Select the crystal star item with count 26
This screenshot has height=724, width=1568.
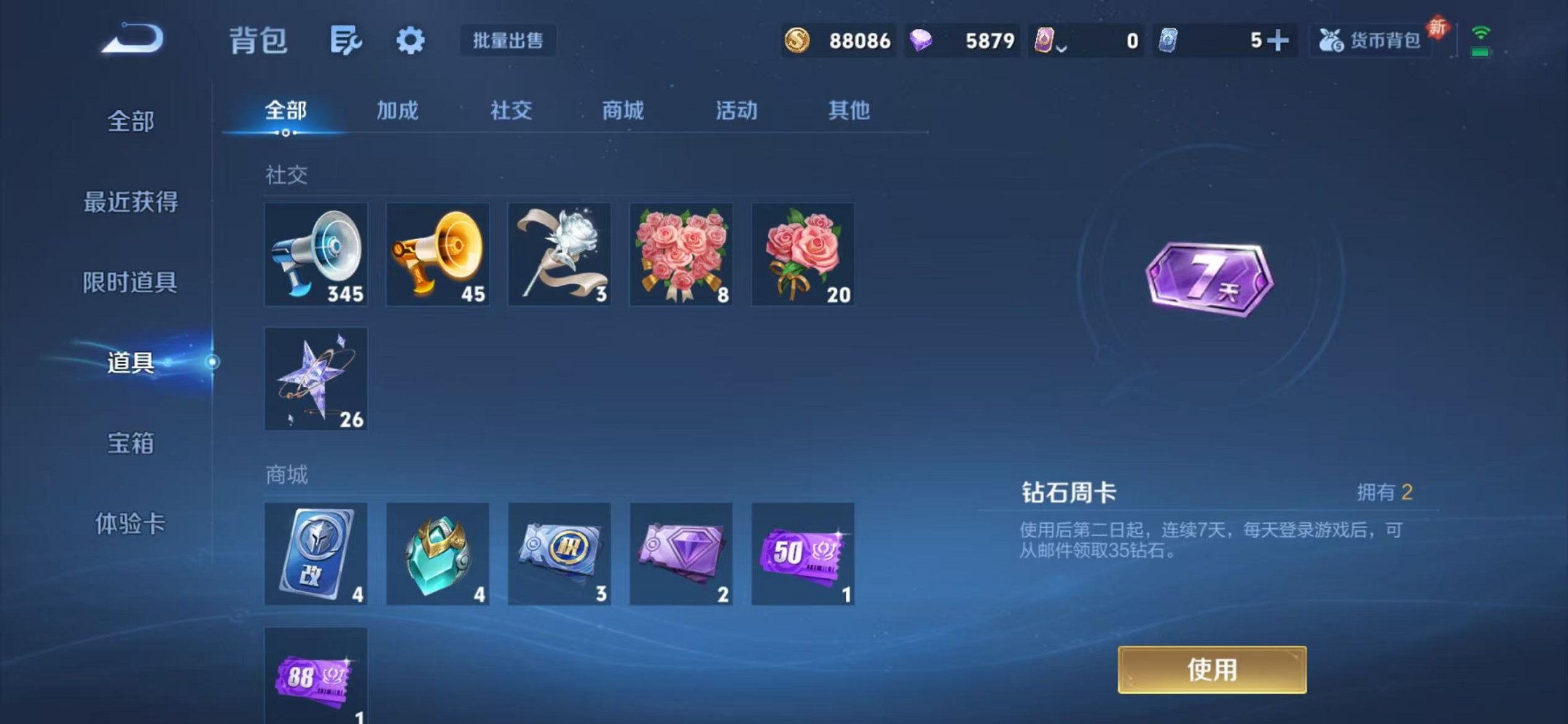click(x=315, y=379)
